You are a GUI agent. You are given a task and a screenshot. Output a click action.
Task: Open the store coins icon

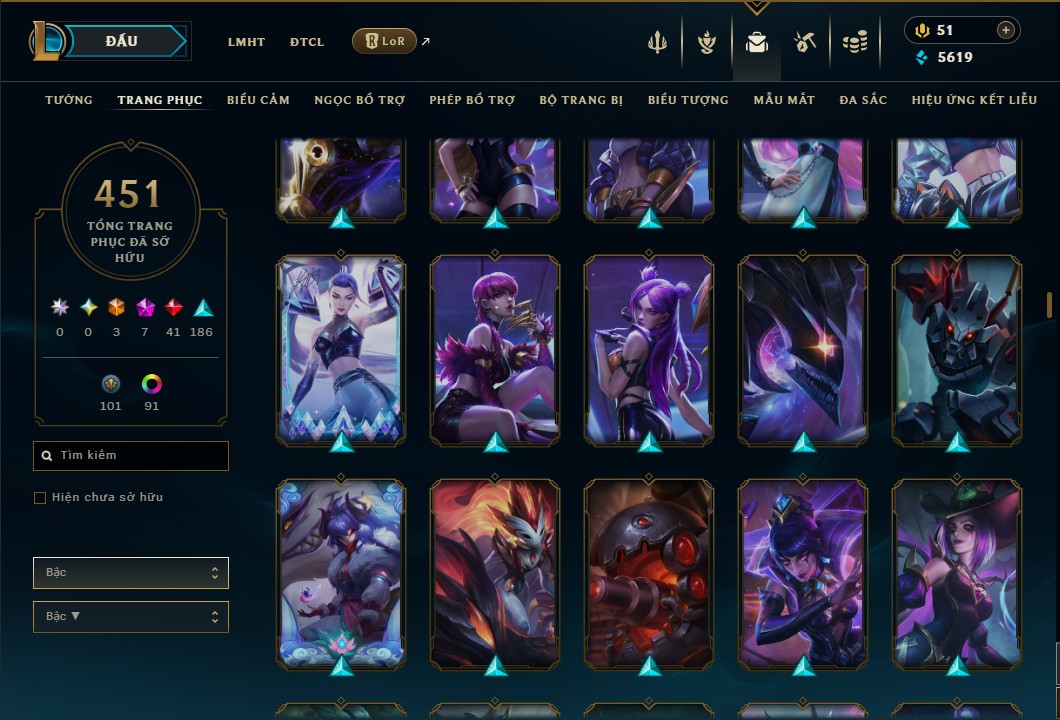(854, 42)
